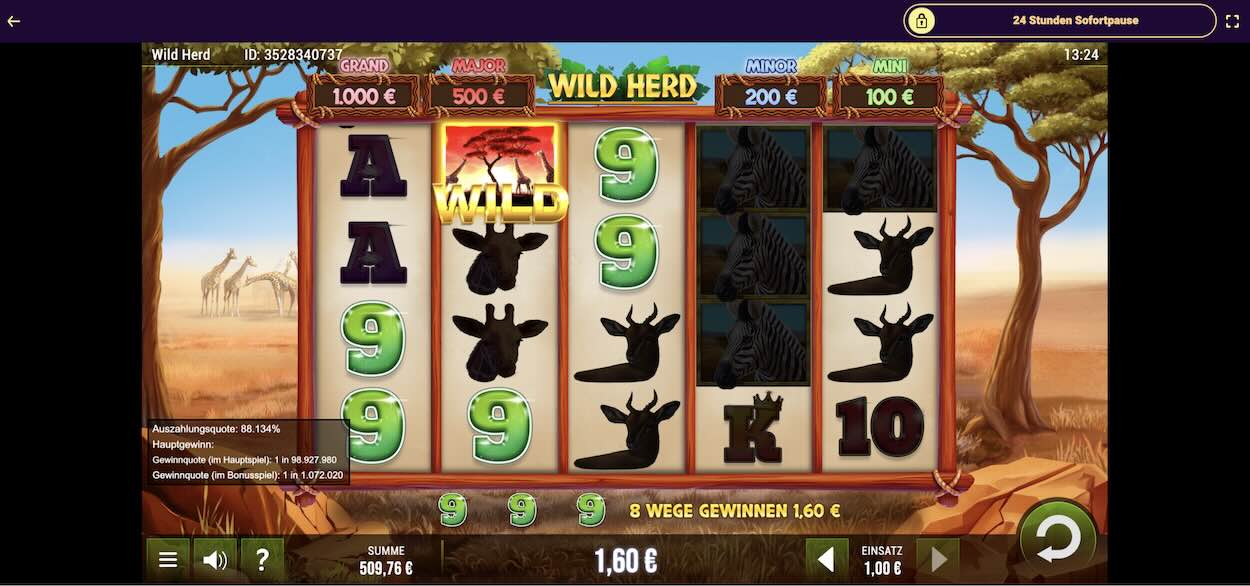Open the hamburger menu
The height and width of the screenshot is (586, 1250).
tap(168, 560)
